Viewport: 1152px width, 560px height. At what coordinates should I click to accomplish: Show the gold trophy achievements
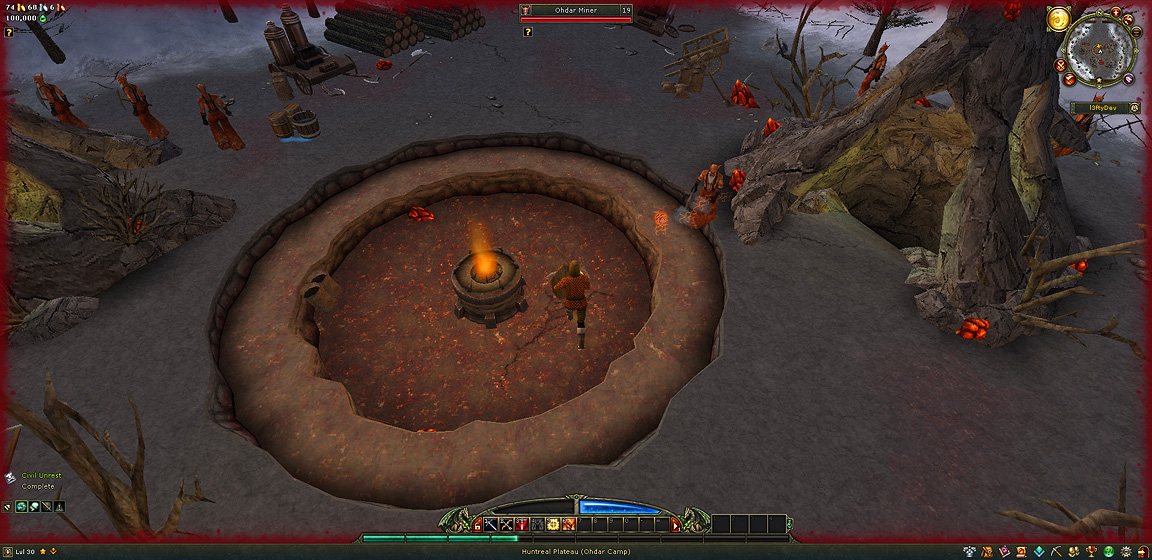pyautogui.click(x=1092, y=552)
